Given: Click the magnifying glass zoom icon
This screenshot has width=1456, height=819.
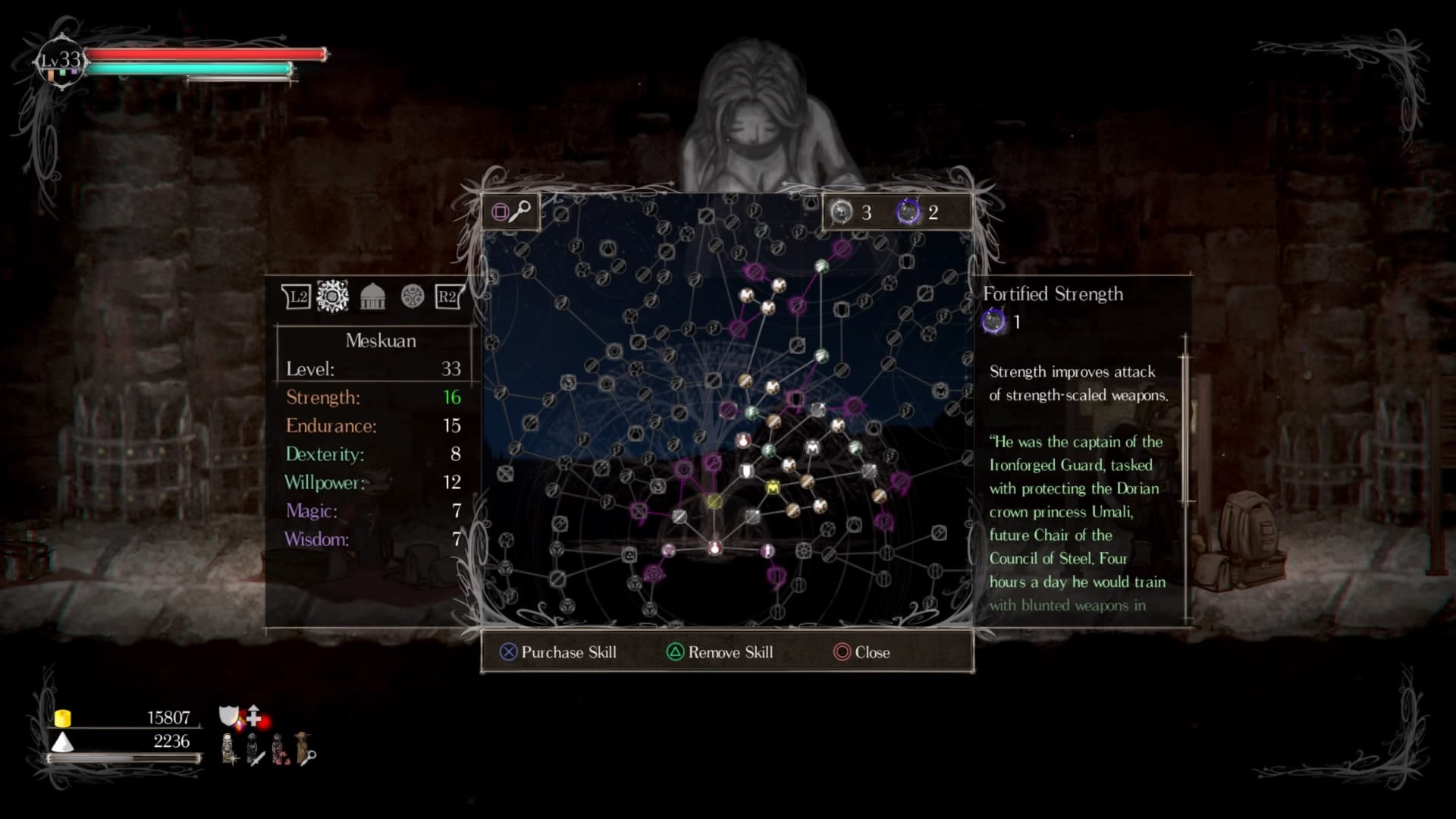Looking at the screenshot, I should 520,212.
